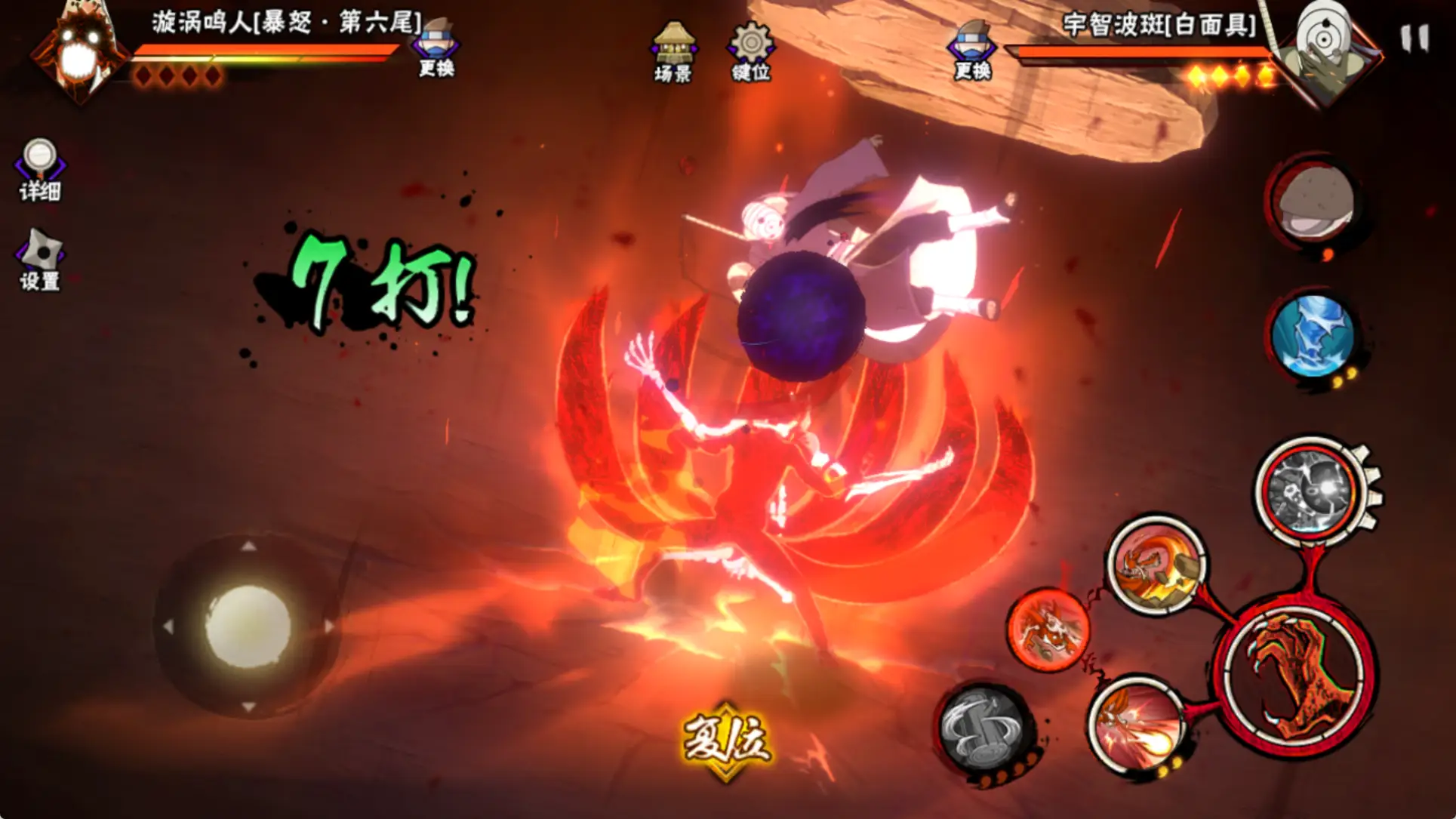Screen dimensions: 1456x819
Task: Change opponent ninja with right 更换 button
Action: tap(972, 51)
